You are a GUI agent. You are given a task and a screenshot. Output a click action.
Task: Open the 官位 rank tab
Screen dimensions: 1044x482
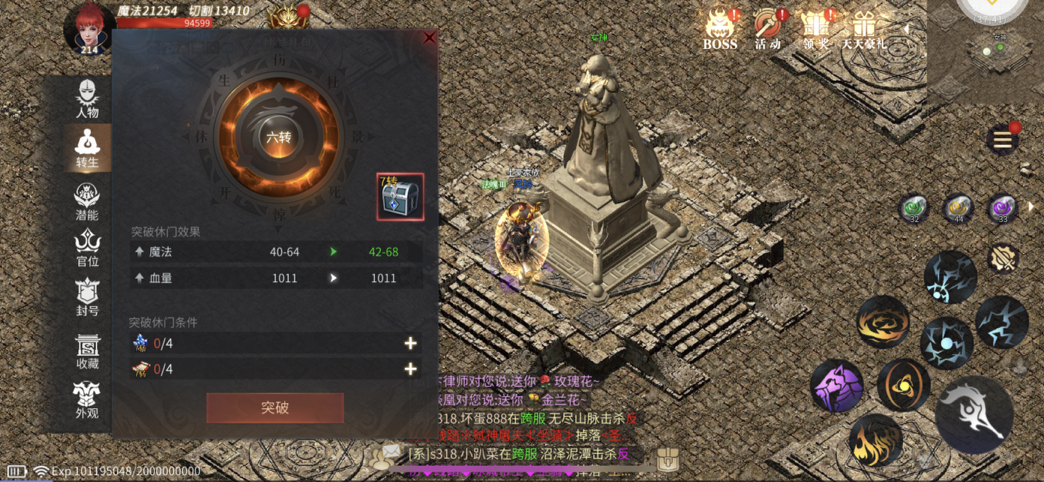click(x=87, y=249)
